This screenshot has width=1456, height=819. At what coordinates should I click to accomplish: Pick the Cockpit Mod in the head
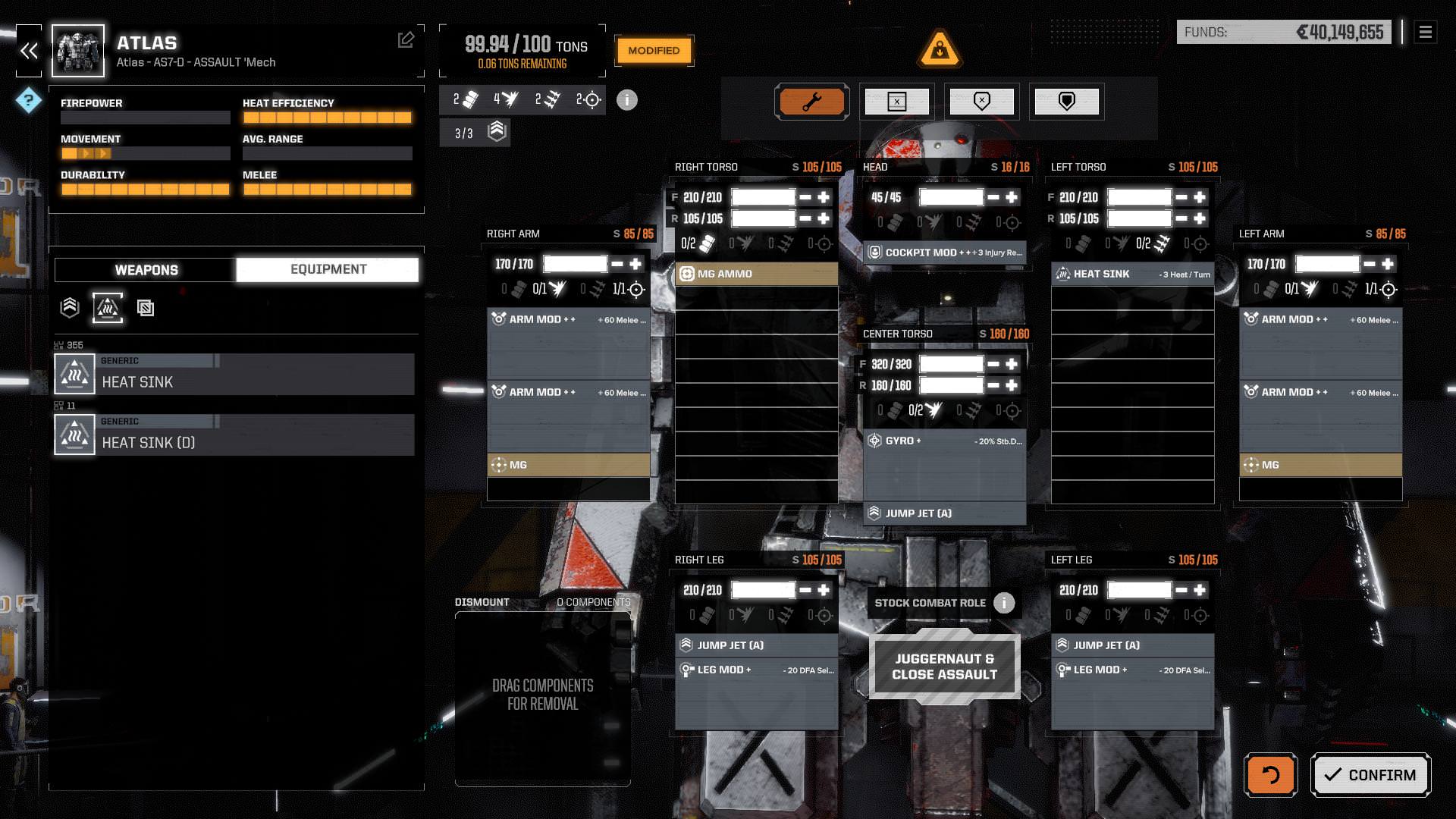pyautogui.click(x=944, y=253)
